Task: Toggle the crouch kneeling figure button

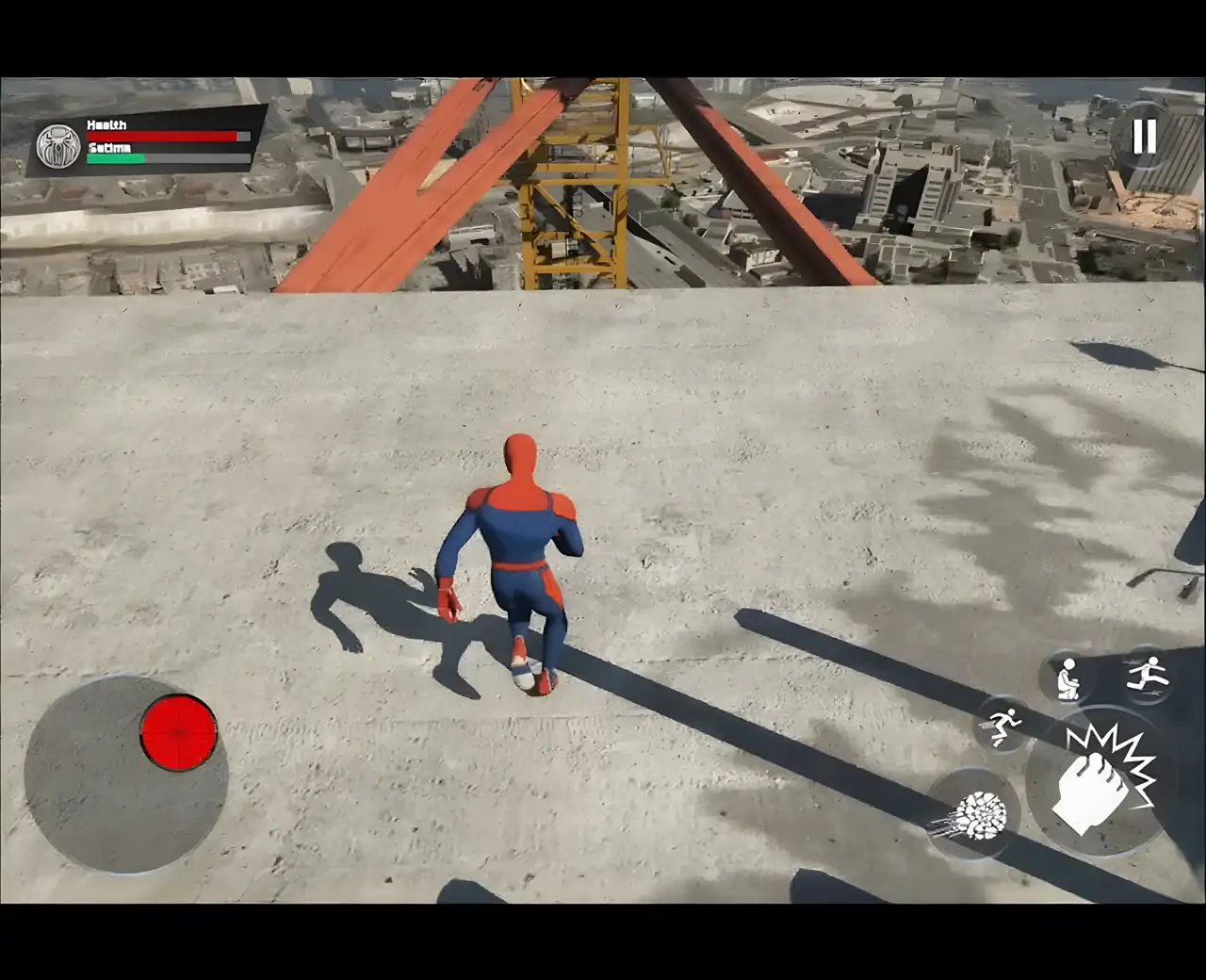Action: point(1067,678)
